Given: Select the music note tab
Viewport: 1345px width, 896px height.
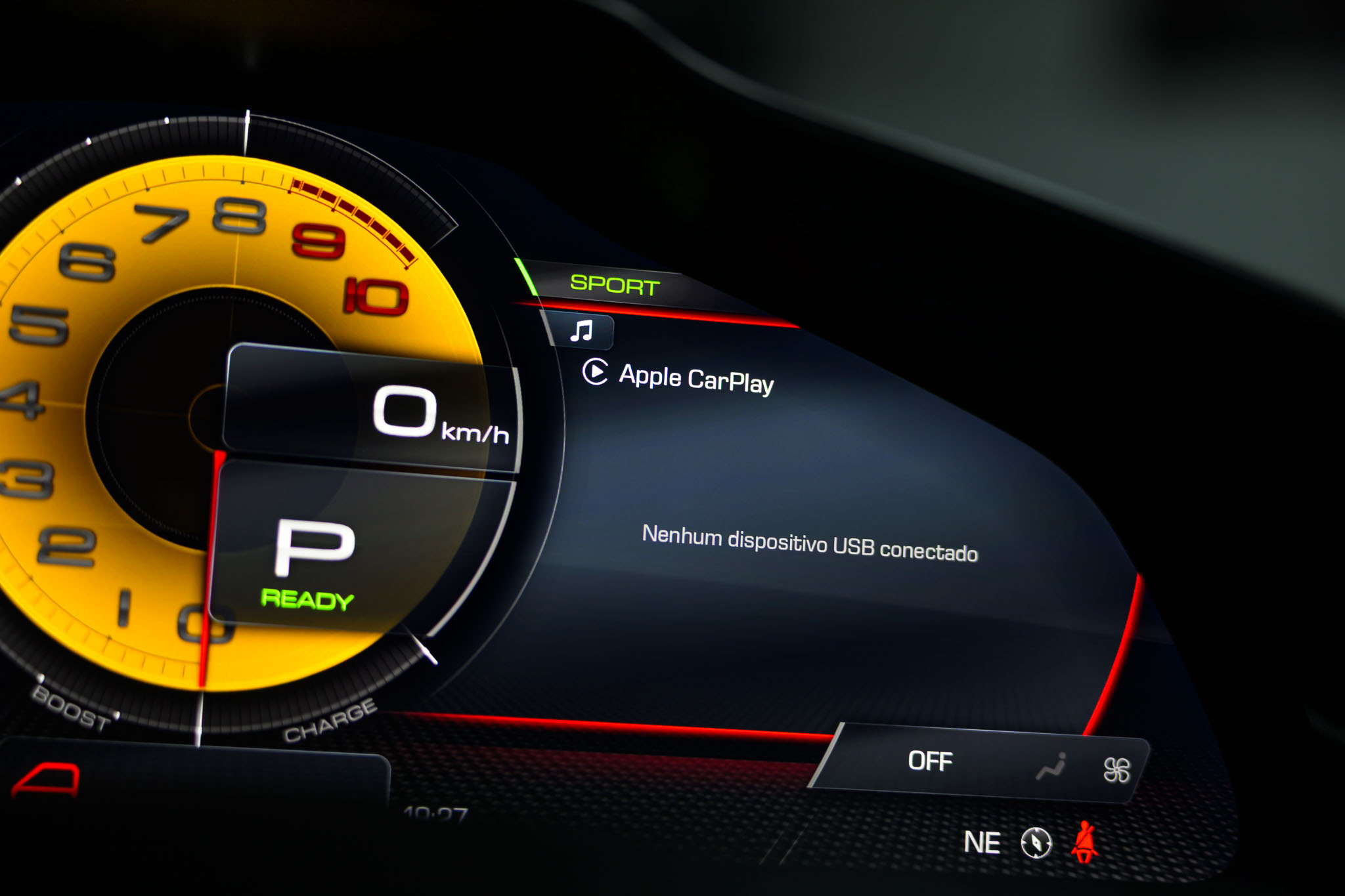Looking at the screenshot, I should 581,331.
